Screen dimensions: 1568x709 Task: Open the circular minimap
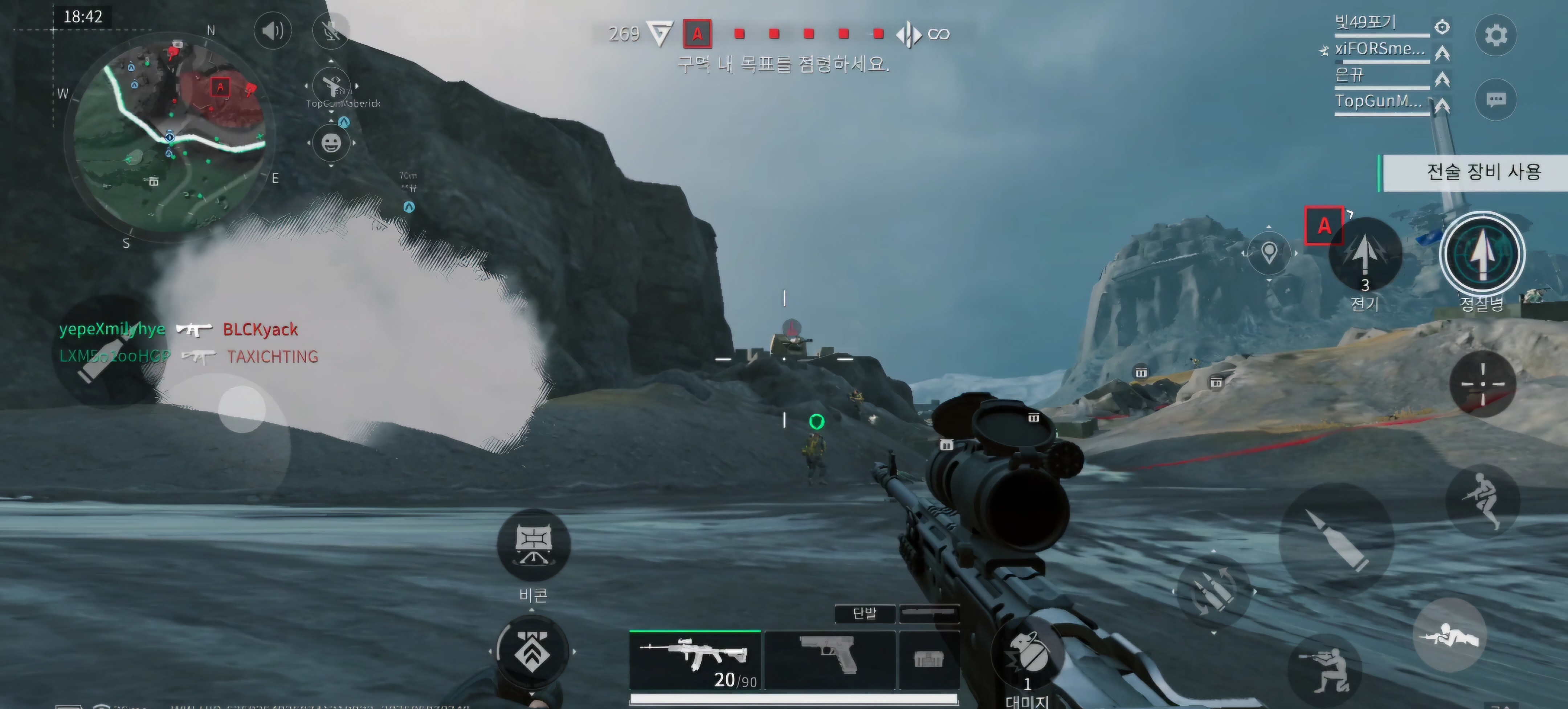tap(170, 135)
